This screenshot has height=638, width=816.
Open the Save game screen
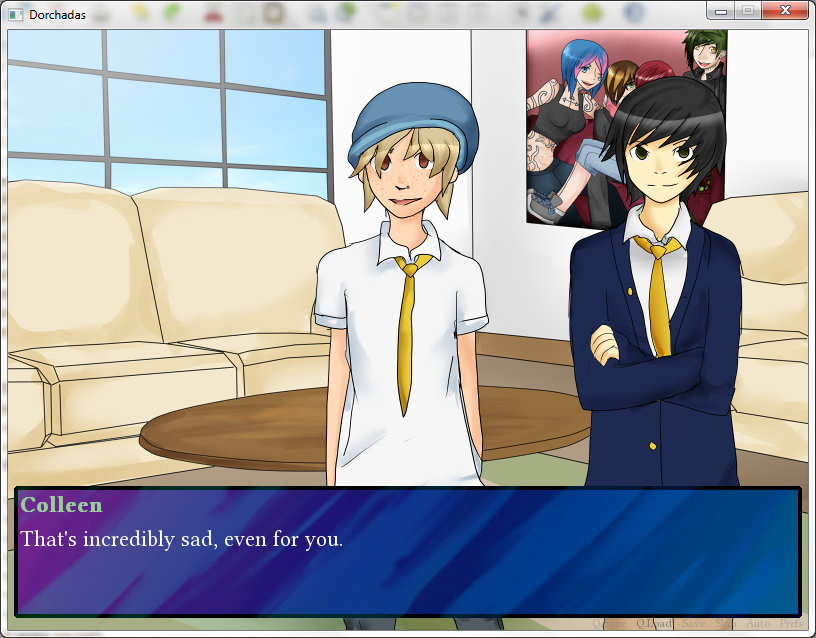point(693,624)
